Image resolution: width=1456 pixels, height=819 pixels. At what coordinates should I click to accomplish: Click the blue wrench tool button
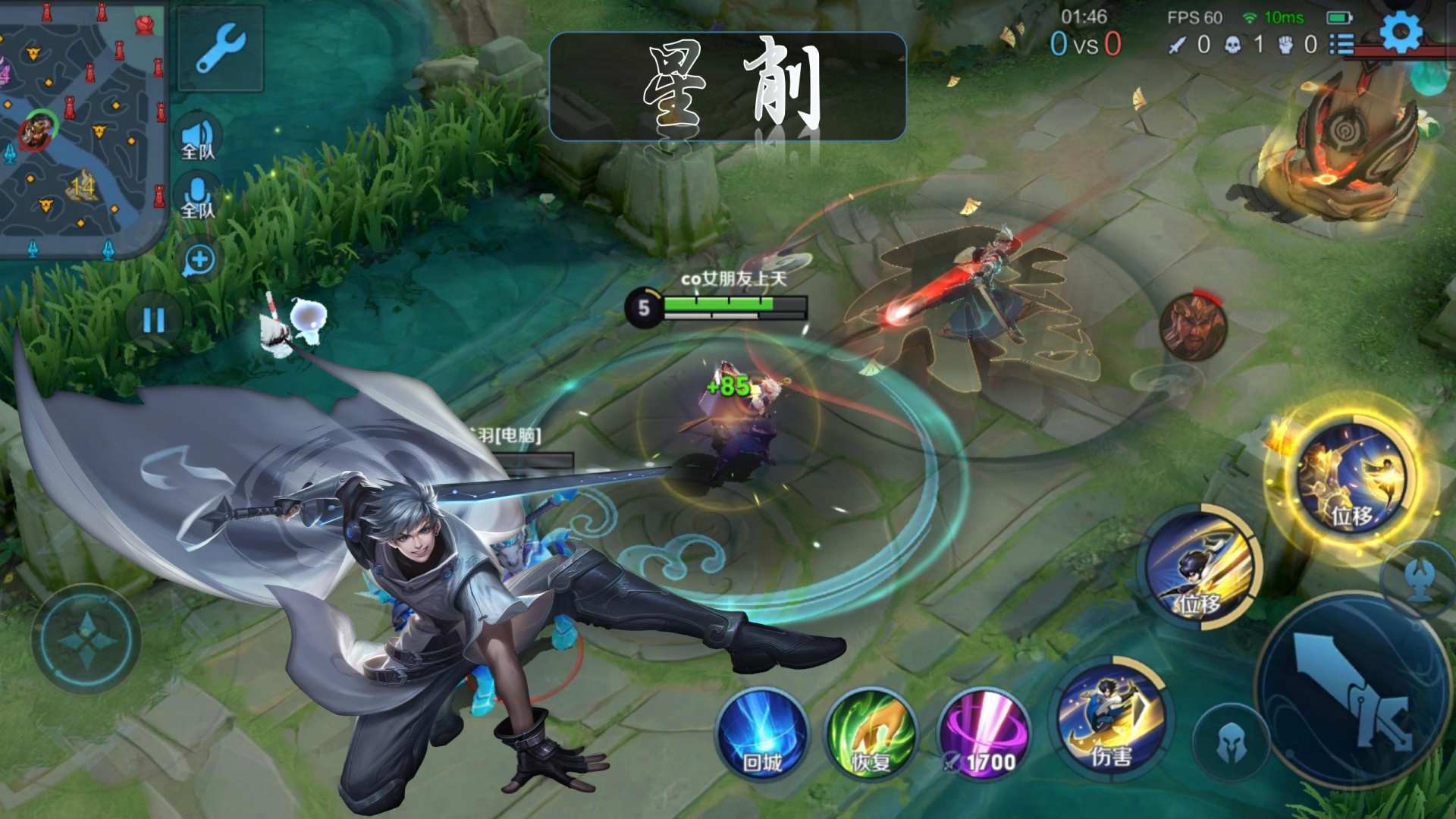pos(220,49)
